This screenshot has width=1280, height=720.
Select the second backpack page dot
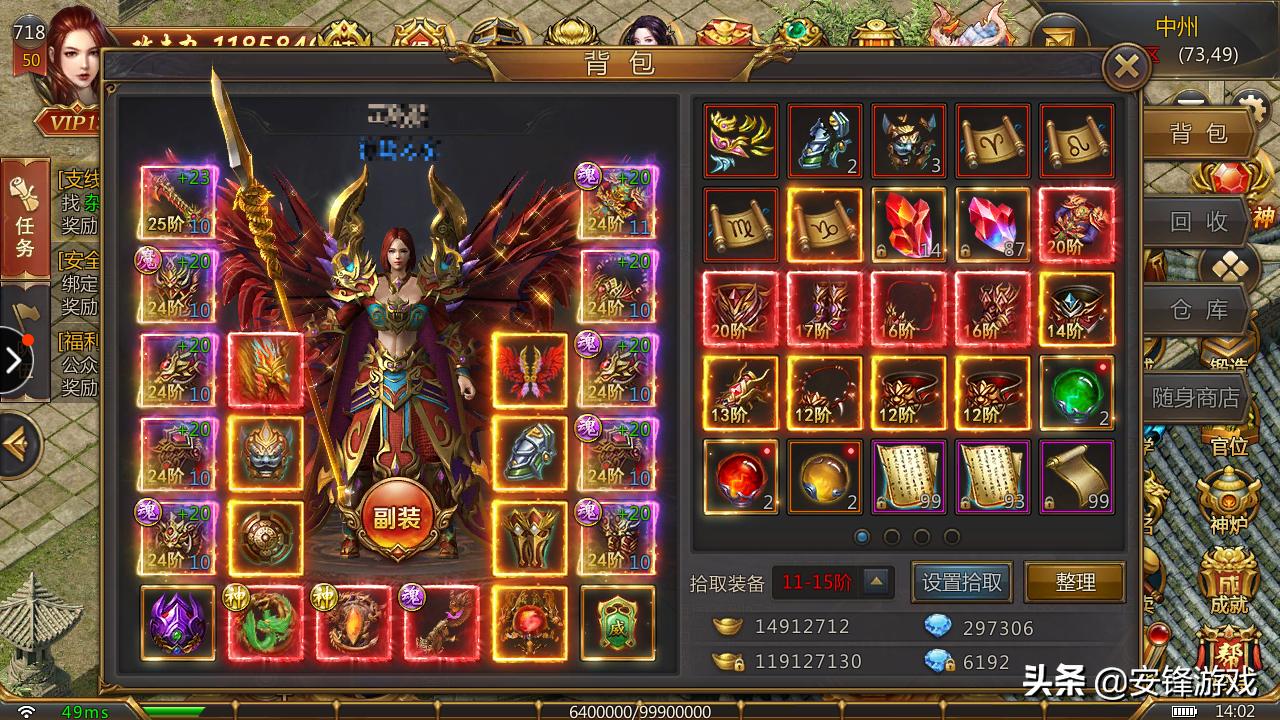(x=889, y=536)
